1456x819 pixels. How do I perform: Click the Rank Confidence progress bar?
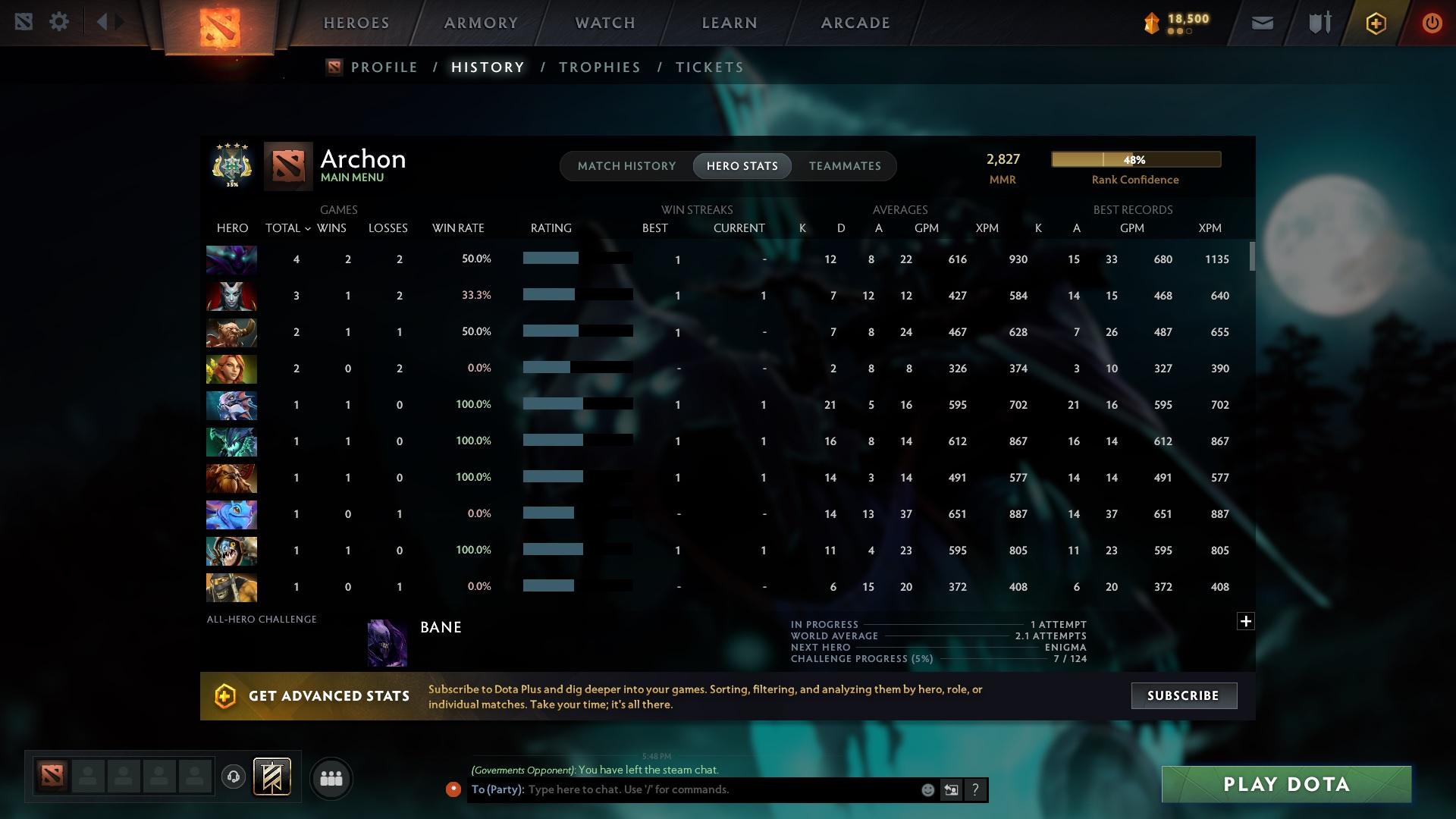click(x=1135, y=159)
